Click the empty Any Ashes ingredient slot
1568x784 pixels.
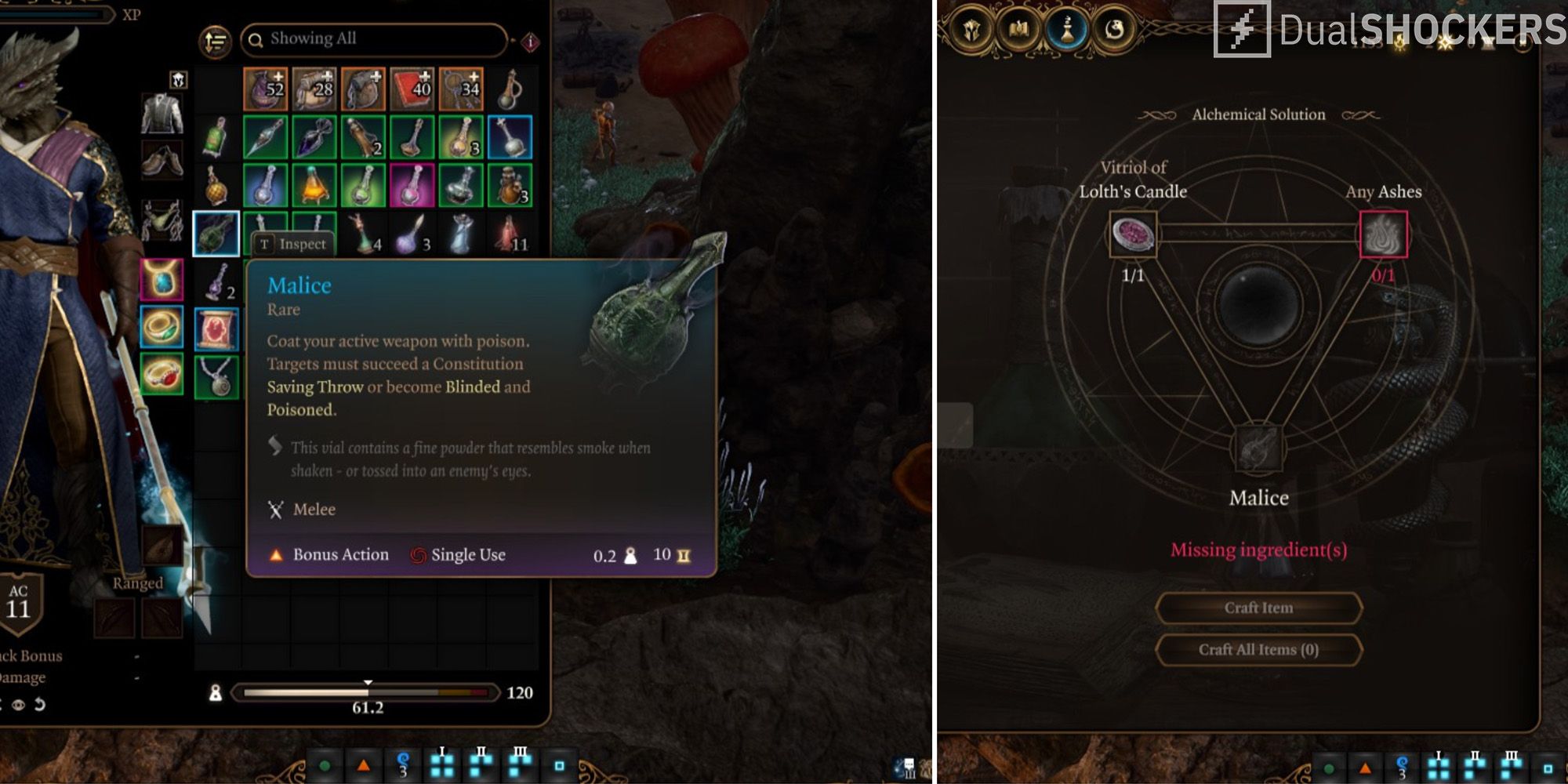click(x=1382, y=235)
